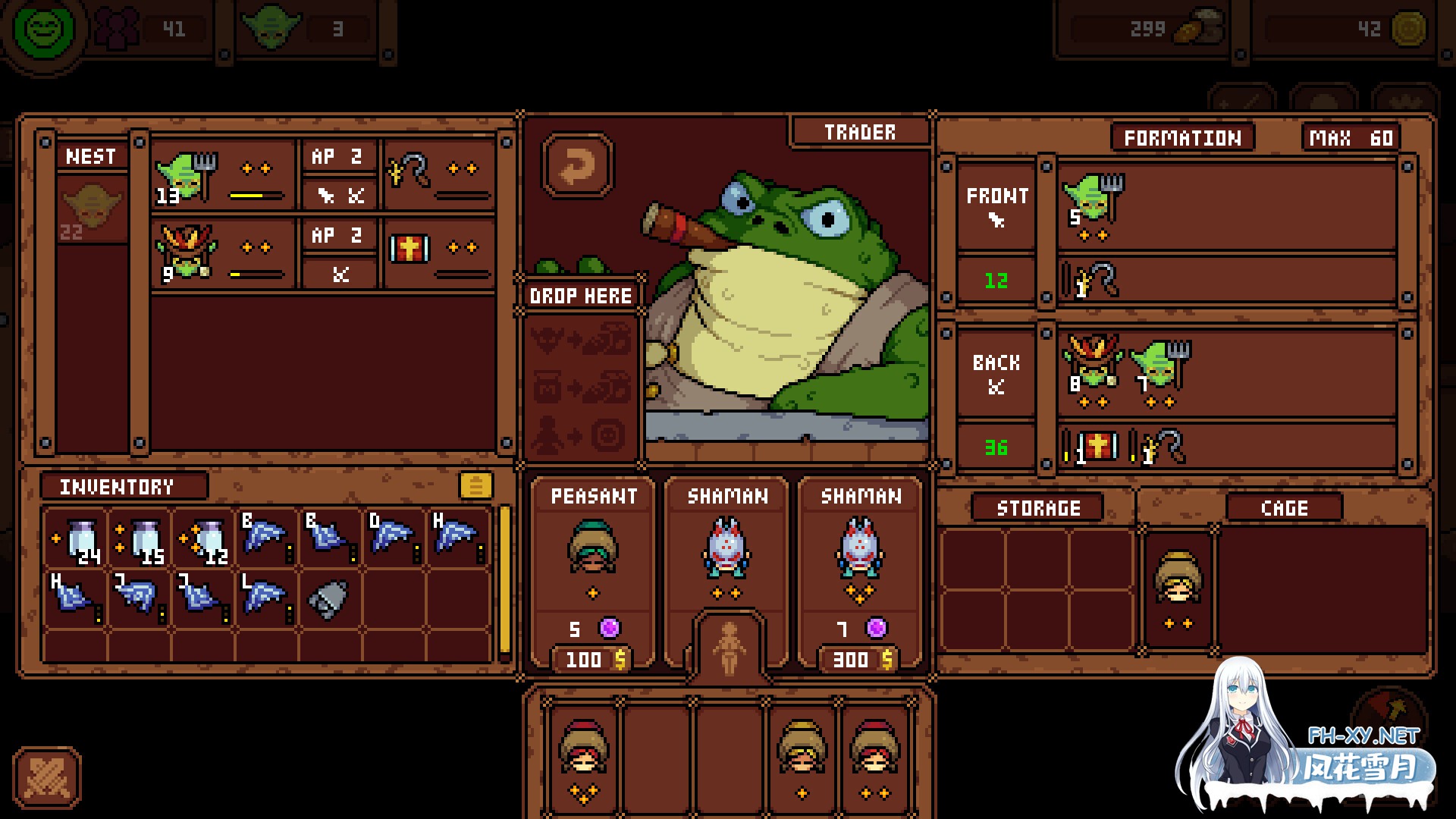Viewport: 1456px width, 819px height.
Task: Select the potion stack of 15
Action: tap(141, 541)
